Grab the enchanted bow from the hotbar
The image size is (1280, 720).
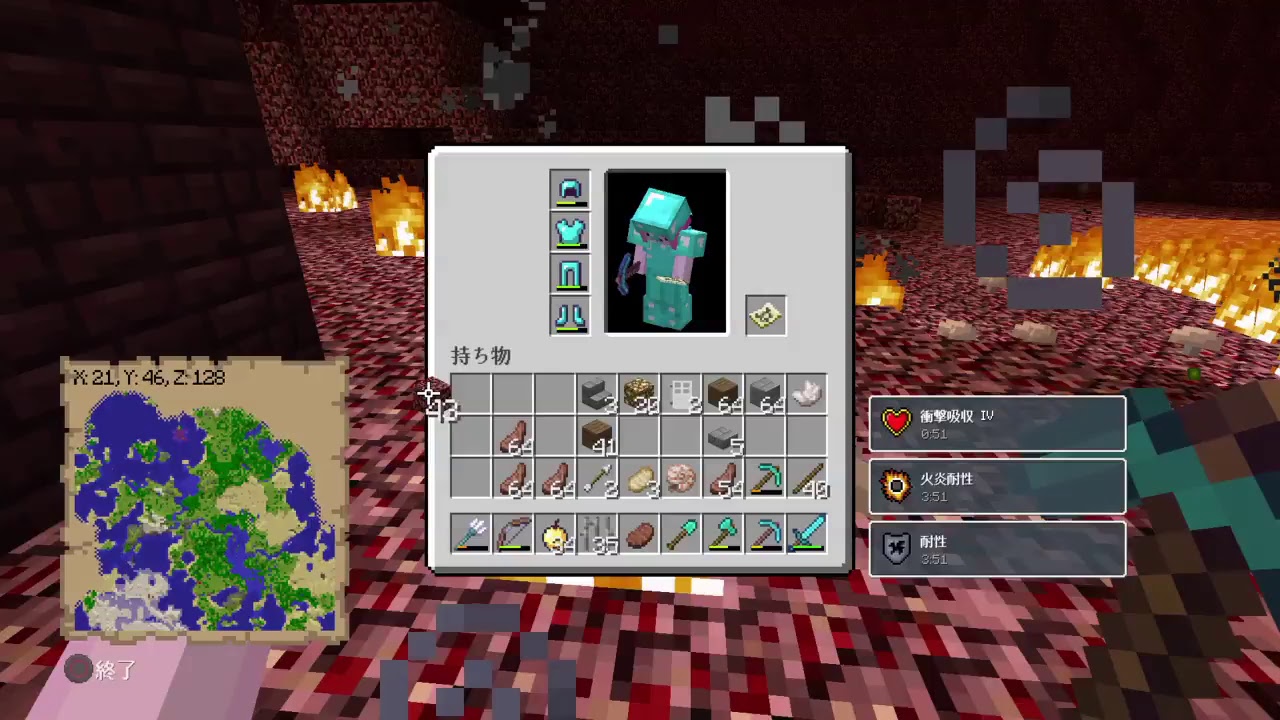tap(513, 533)
